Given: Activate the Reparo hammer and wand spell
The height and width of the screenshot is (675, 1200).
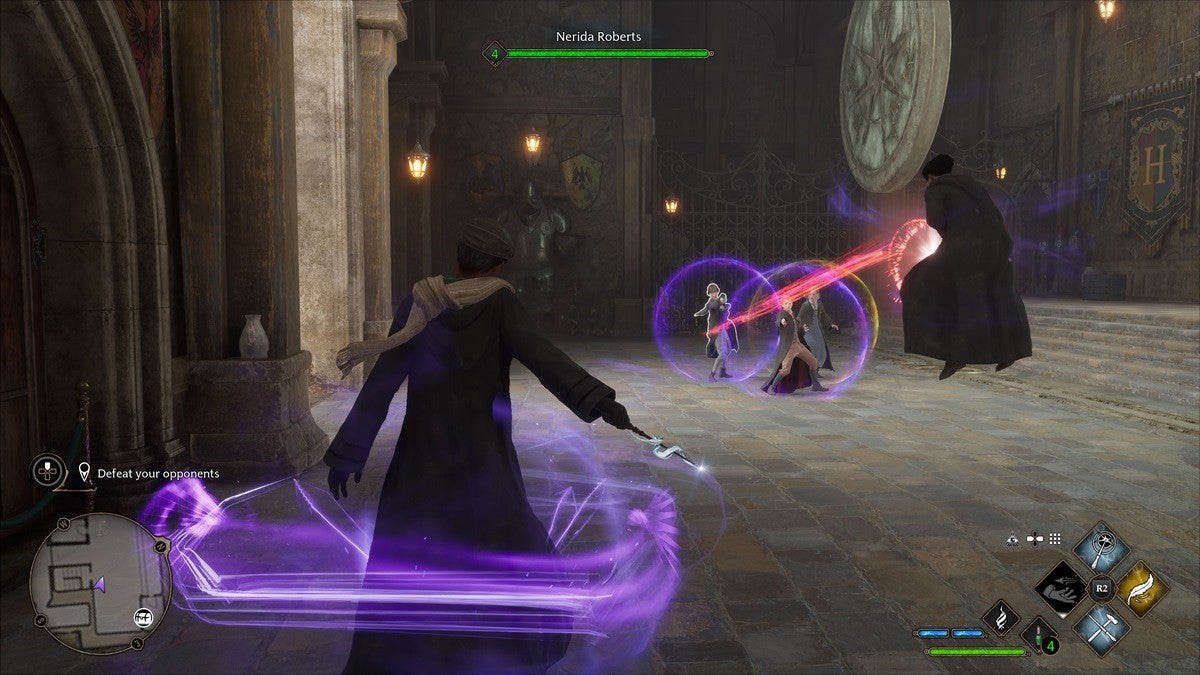Looking at the screenshot, I should click(1101, 628).
